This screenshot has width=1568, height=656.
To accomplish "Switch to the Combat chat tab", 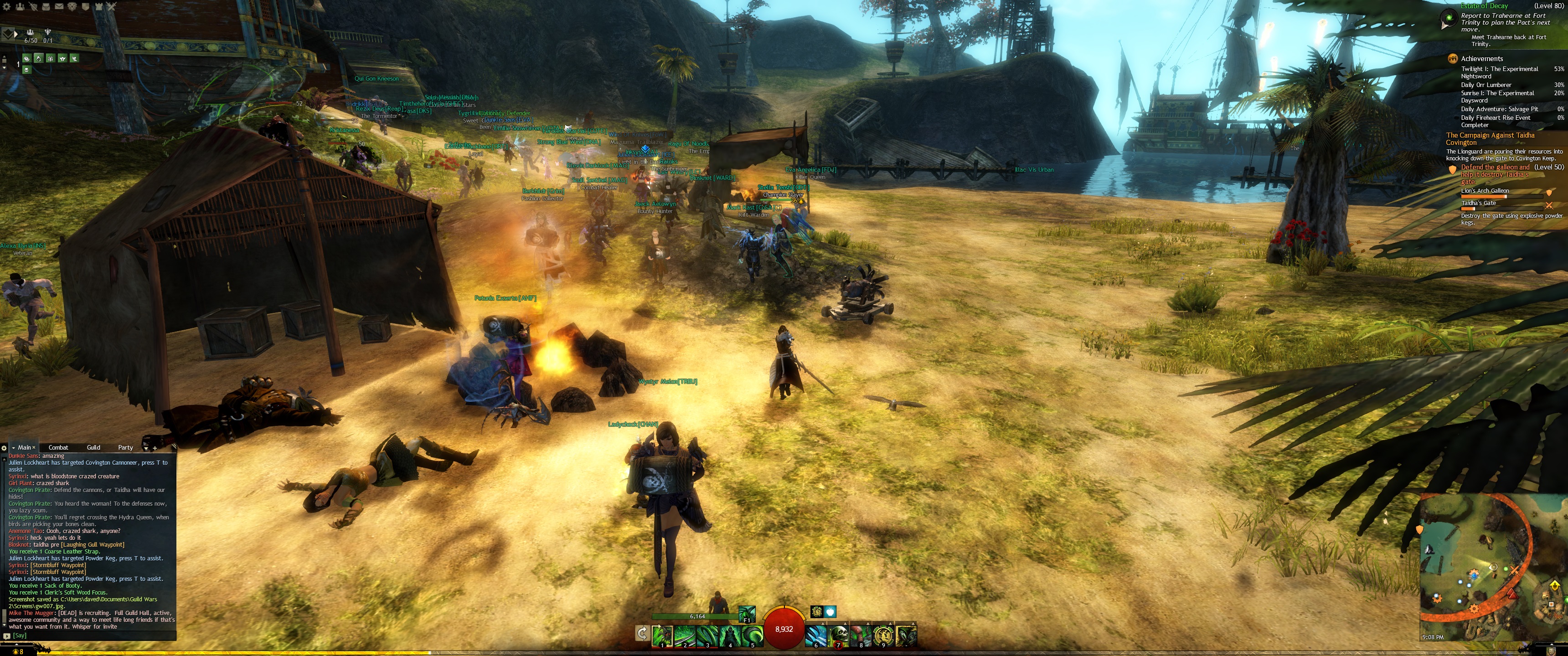I will (x=58, y=447).
